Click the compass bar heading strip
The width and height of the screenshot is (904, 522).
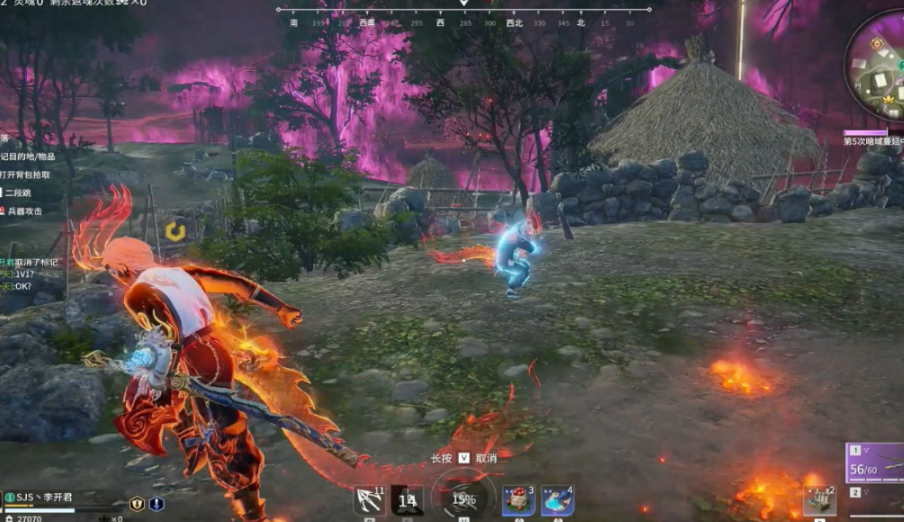coord(464,20)
